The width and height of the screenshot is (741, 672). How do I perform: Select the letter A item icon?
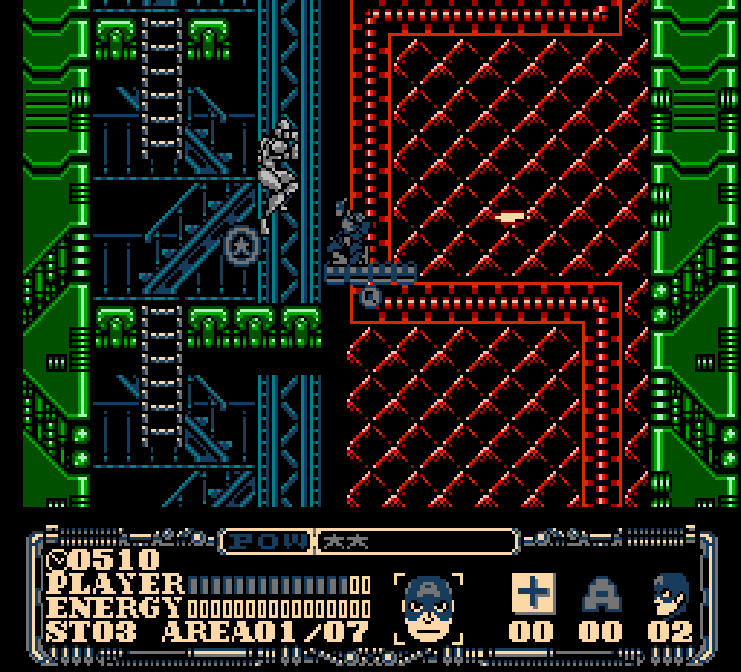click(601, 595)
